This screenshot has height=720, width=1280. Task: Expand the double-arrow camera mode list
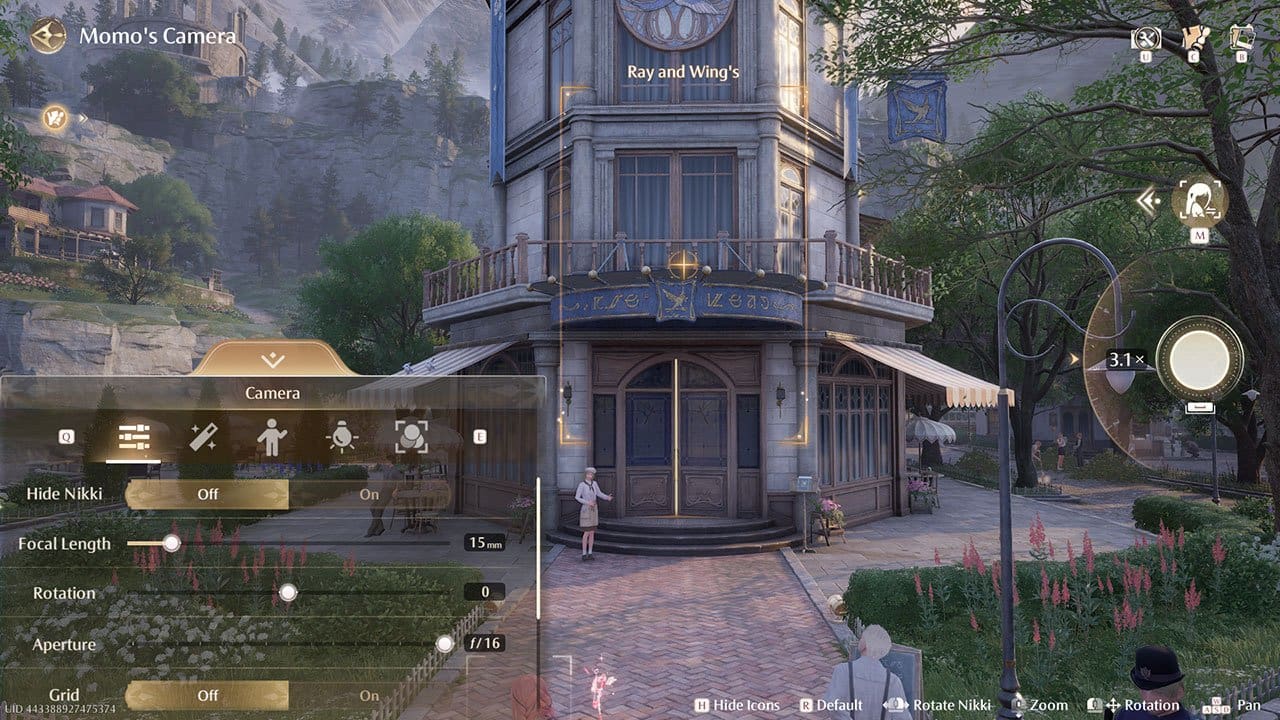(x=1148, y=202)
